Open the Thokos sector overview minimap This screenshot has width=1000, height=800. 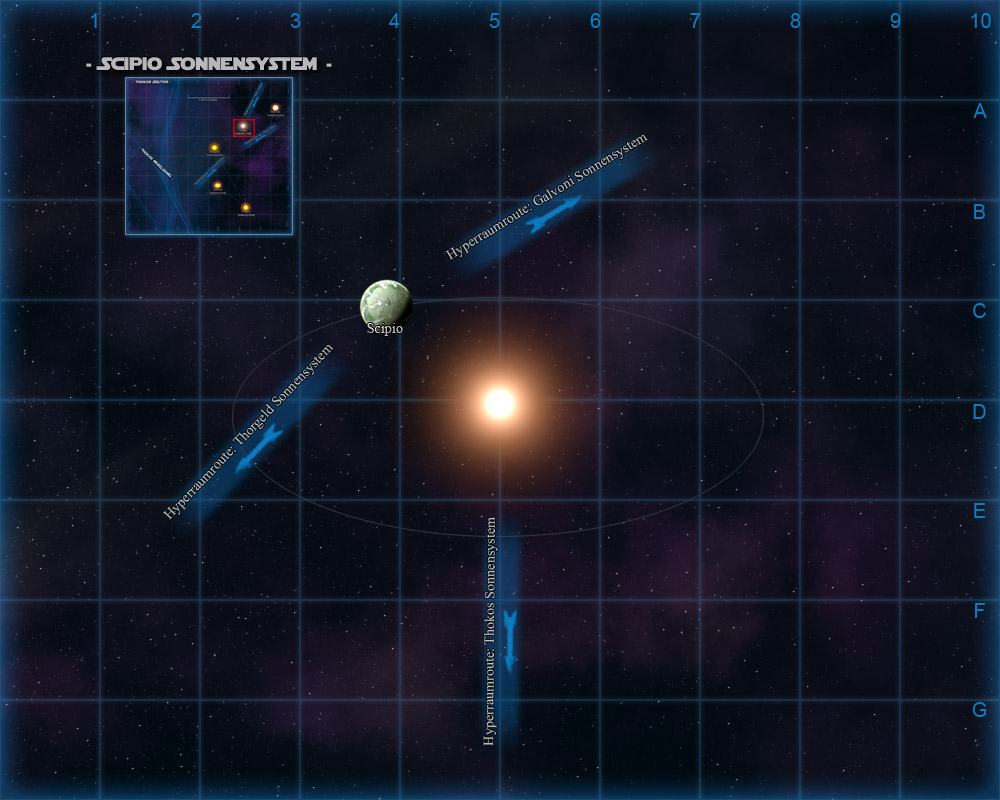click(x=208, y=156)
